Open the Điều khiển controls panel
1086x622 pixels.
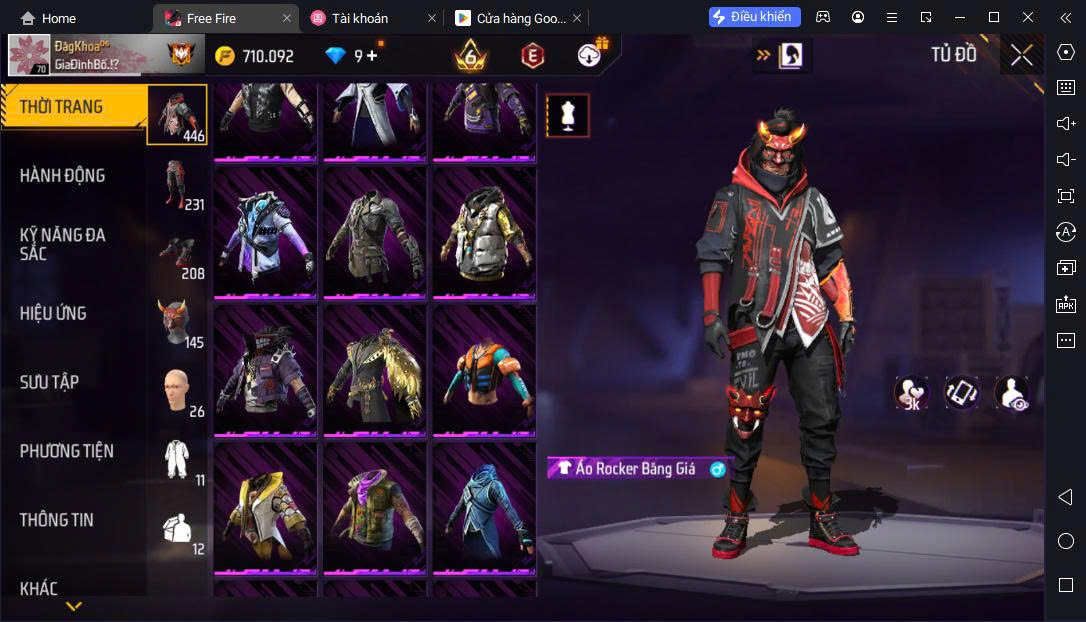(754, 17)
